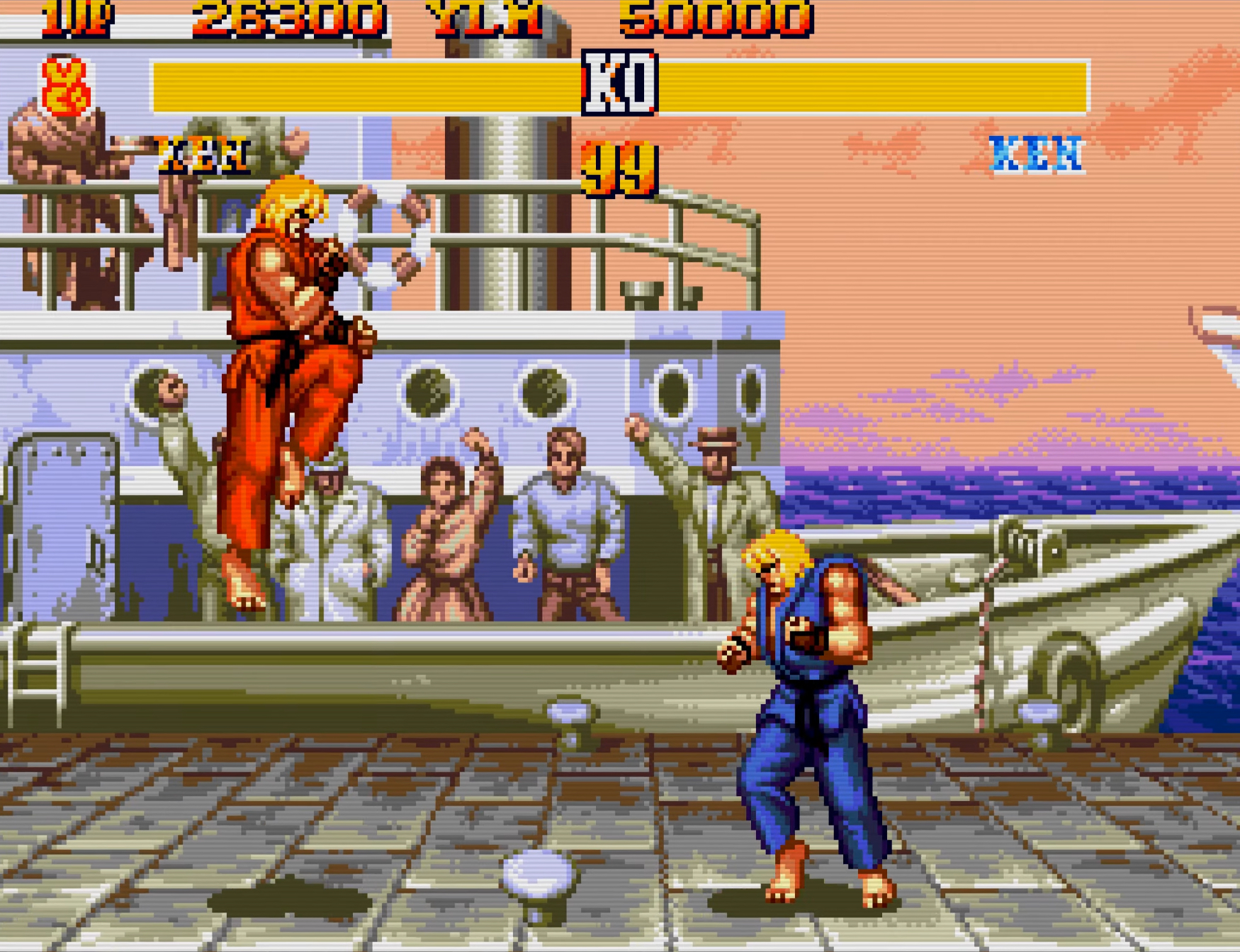Select the left KEN name label
The image size is (1240, 952).
[202, 154]
